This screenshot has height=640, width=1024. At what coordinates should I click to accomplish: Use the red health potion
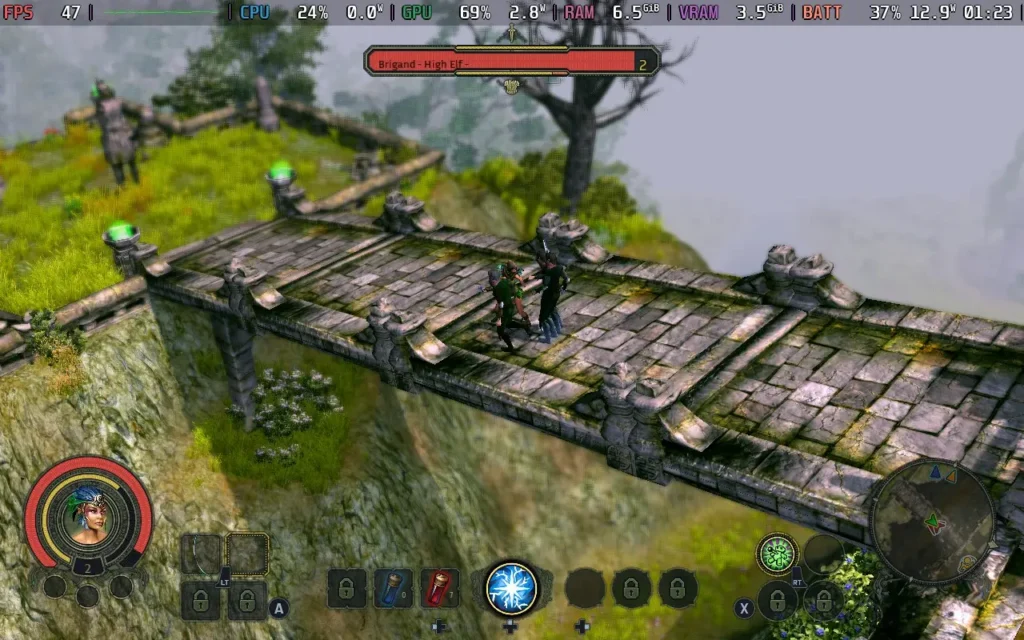click(x=439, y=588)
